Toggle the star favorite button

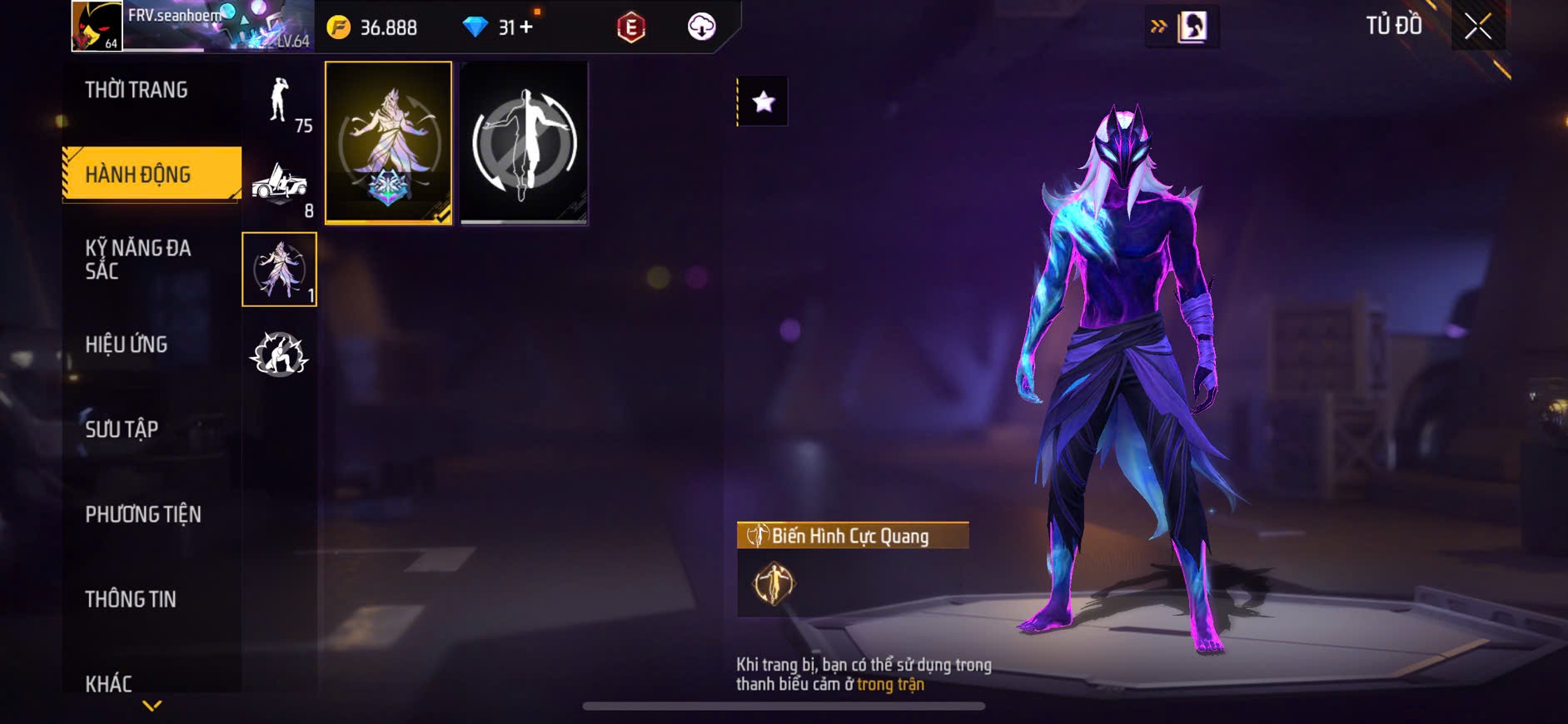point(763,102)
